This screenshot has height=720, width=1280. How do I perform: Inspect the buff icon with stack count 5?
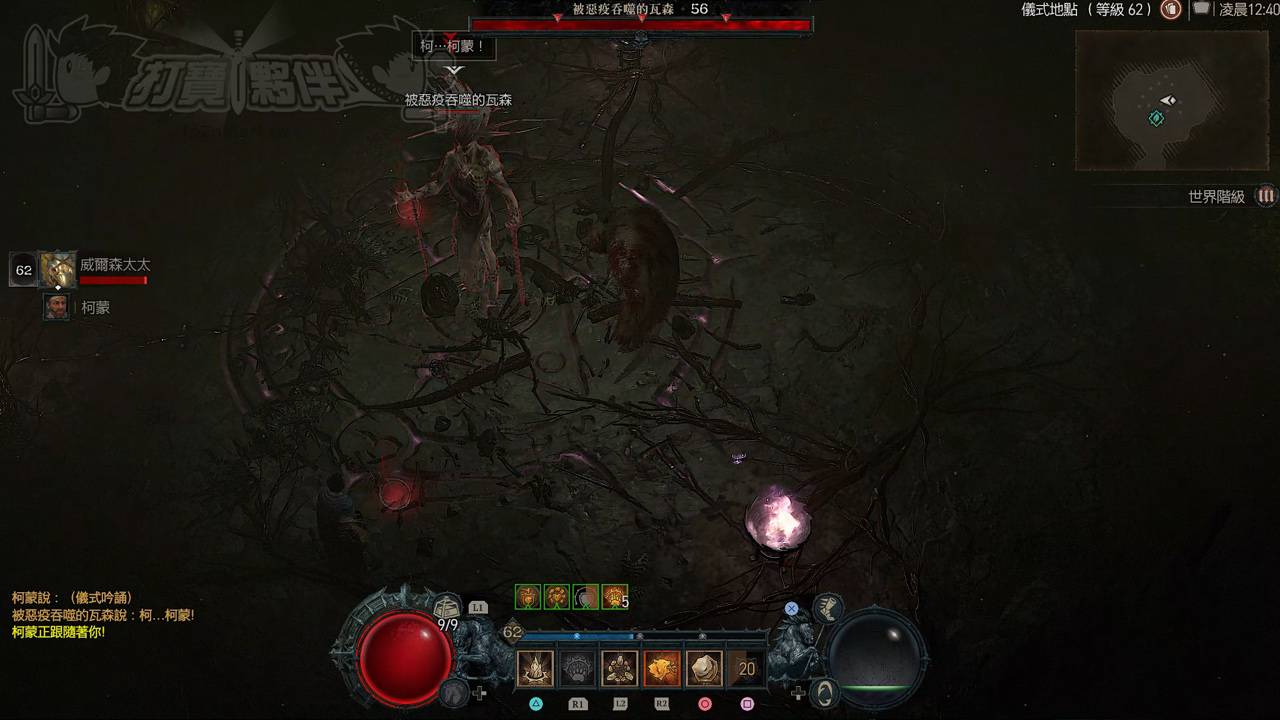point(614,597)
